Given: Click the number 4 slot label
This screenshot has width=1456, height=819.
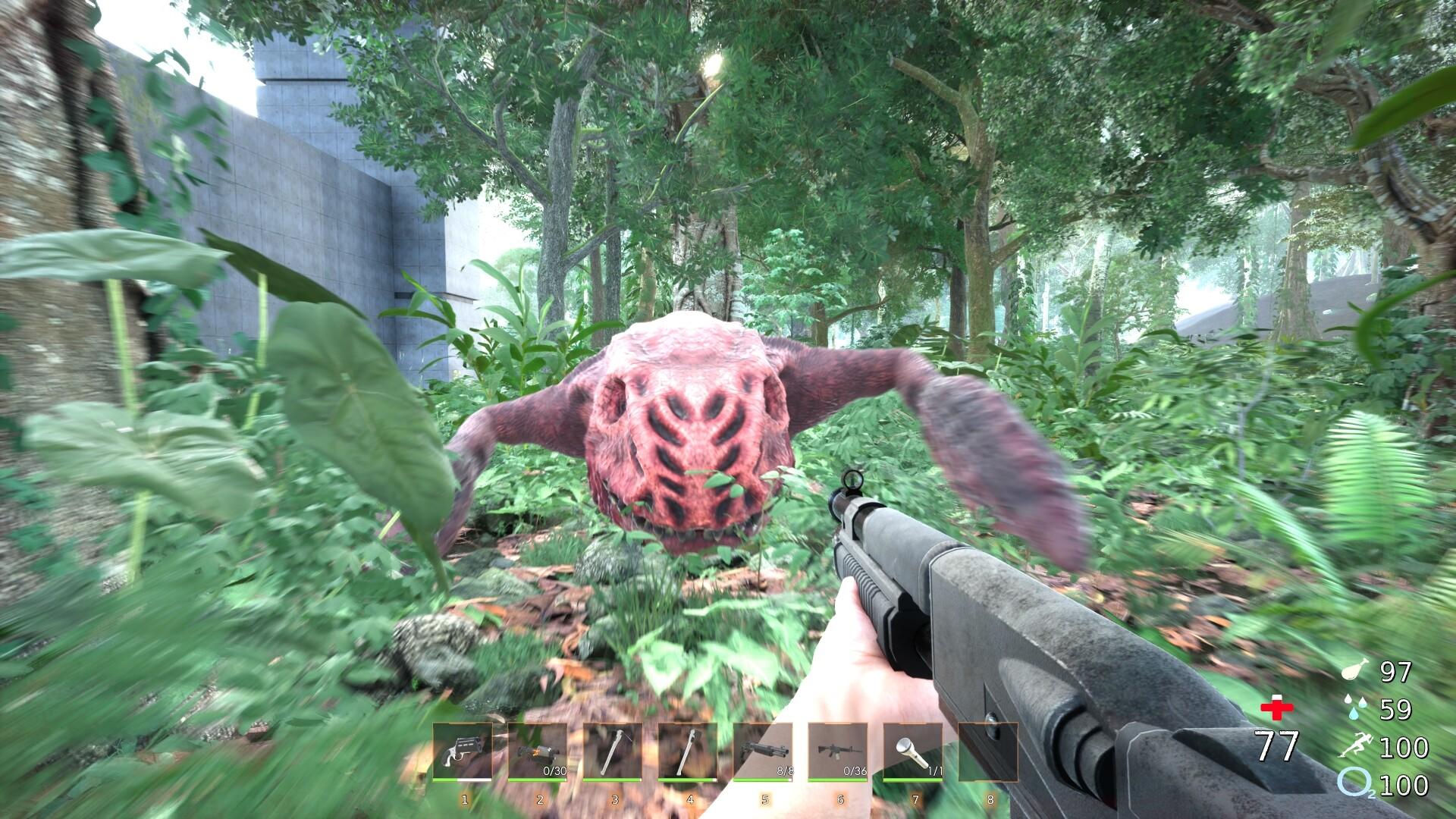Looking at the screenshot, I should (x=689, y=799).
